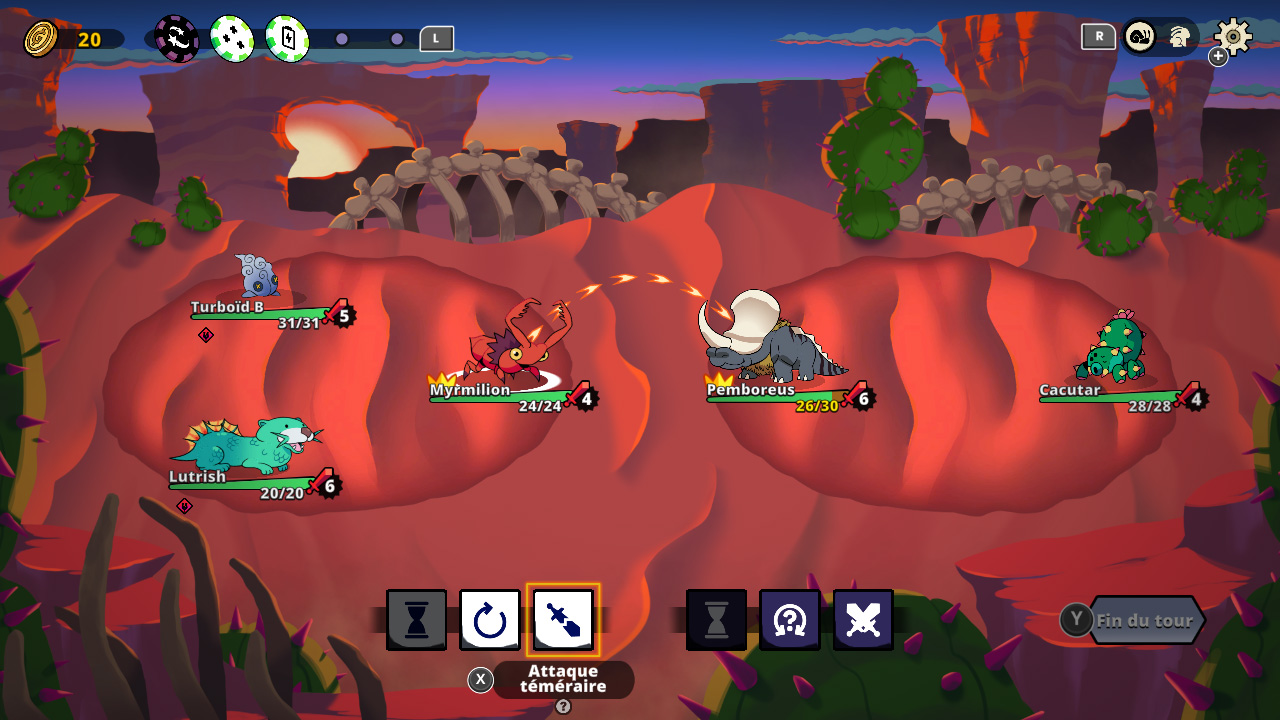Click the enemy's crossed swords action
The height and width of the screenshot is (720, 1280).
(863, 620)
